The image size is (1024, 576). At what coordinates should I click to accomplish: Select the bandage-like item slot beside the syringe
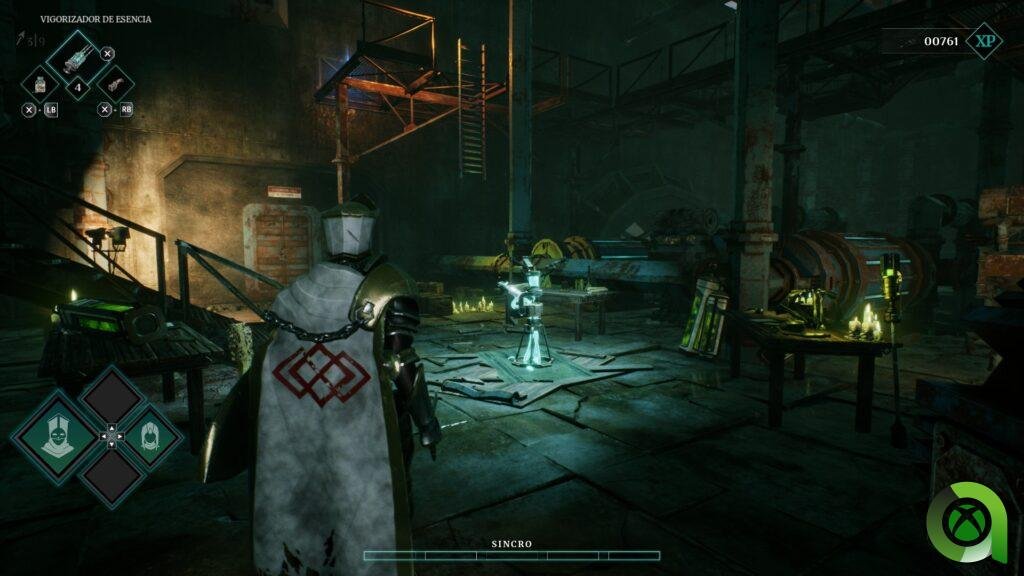115,83
